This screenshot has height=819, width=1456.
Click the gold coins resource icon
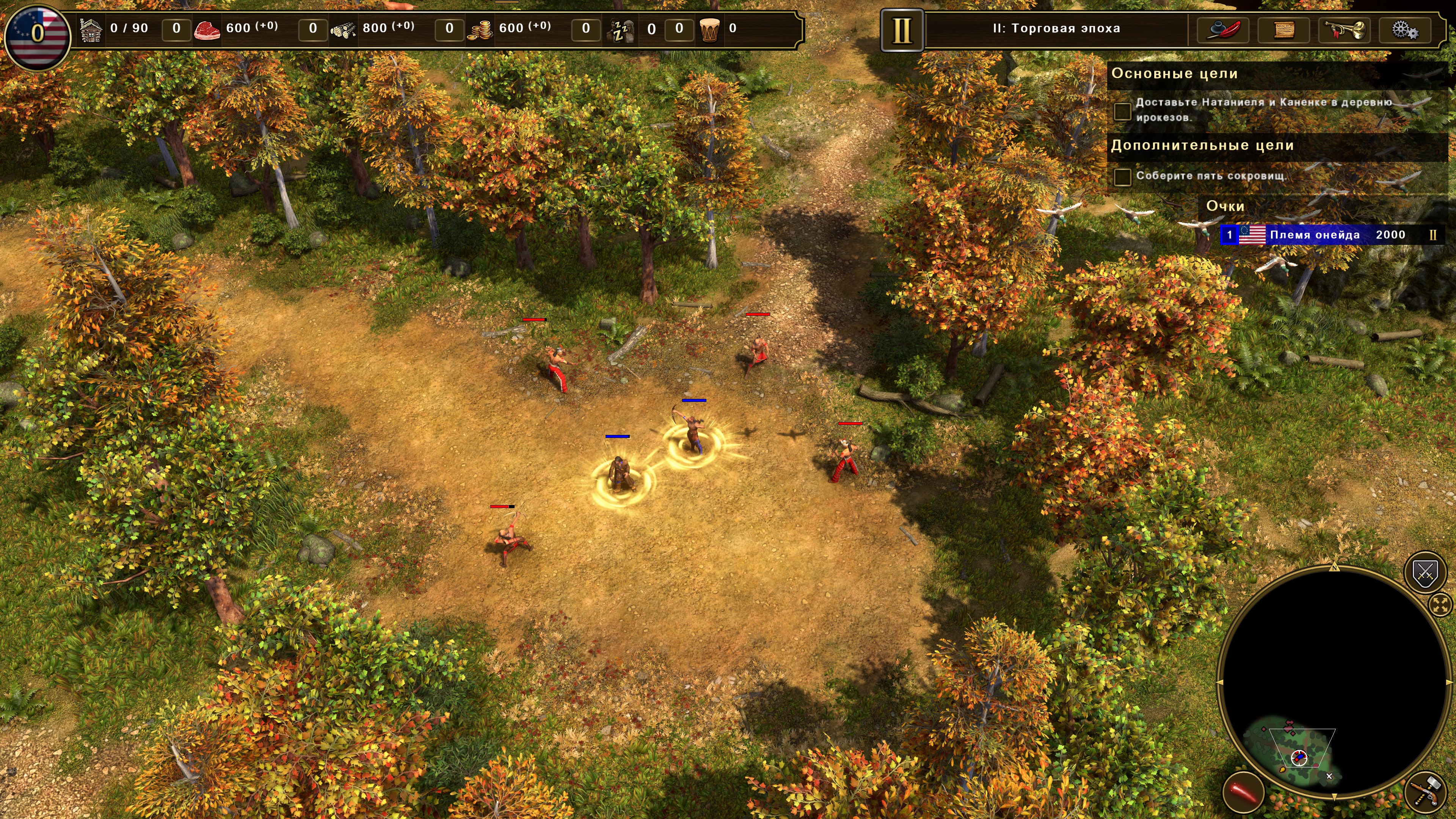pyautogui.click(x=479, y=29)
